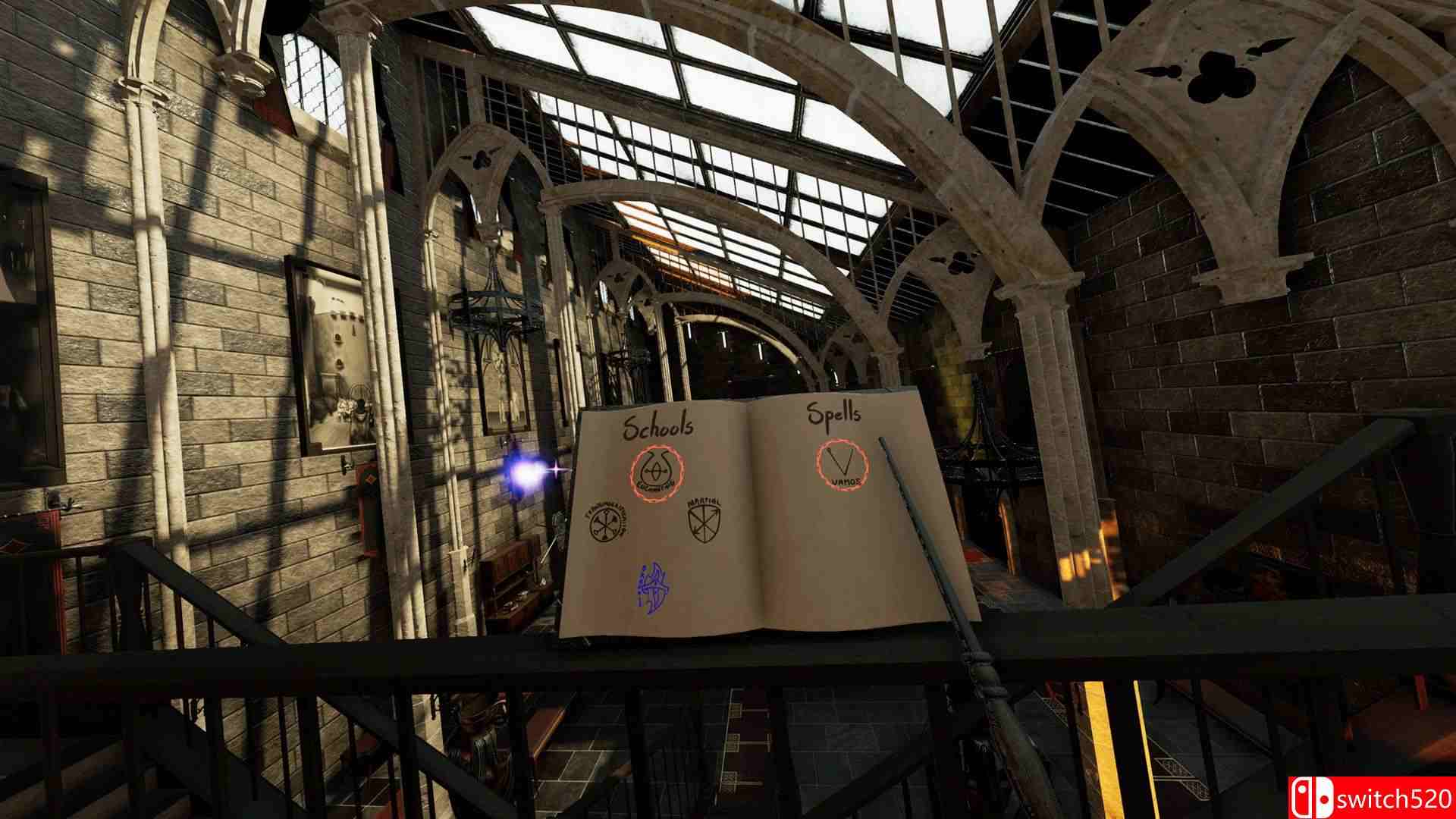The width and height of the screenshot is (1456, 819).
Task: Open the Schools page header
Action: (x=657, y=425)
